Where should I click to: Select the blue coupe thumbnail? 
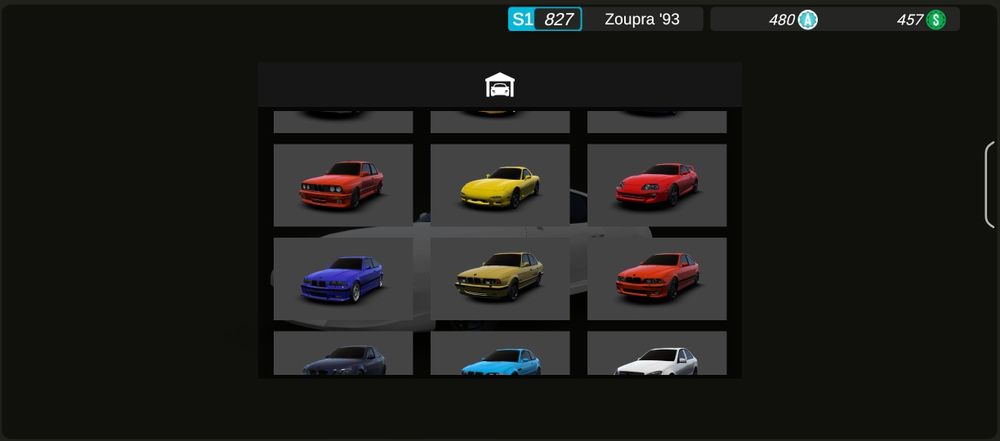[x=343, y=279]
